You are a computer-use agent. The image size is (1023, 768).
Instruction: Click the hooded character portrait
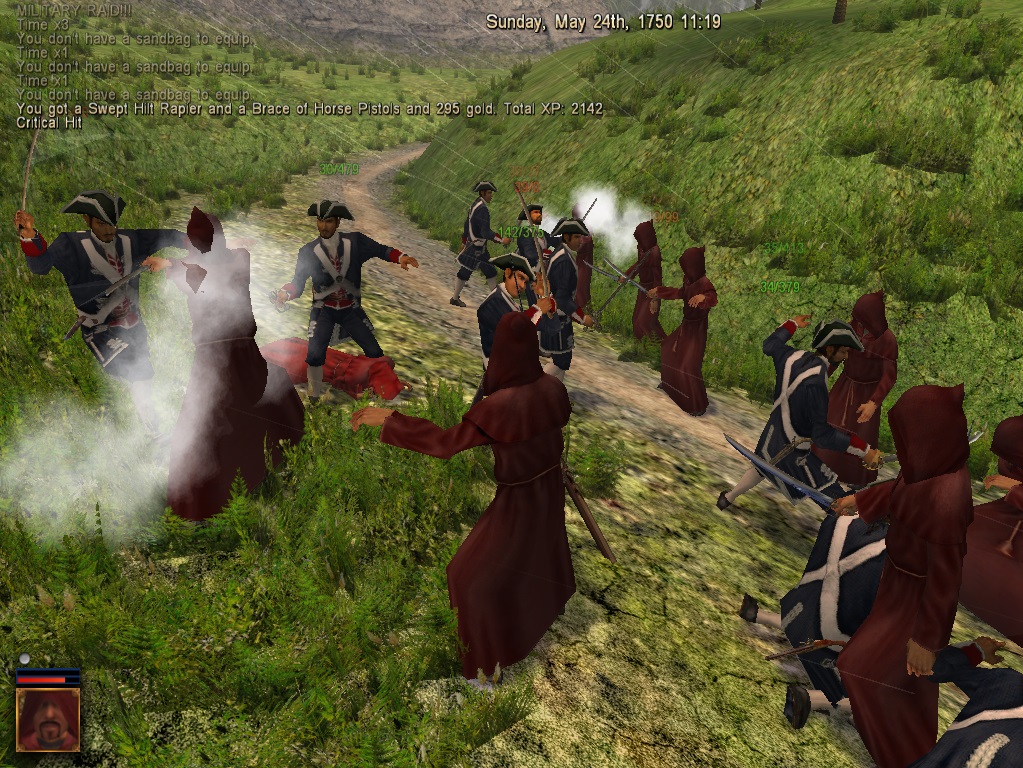47,719
